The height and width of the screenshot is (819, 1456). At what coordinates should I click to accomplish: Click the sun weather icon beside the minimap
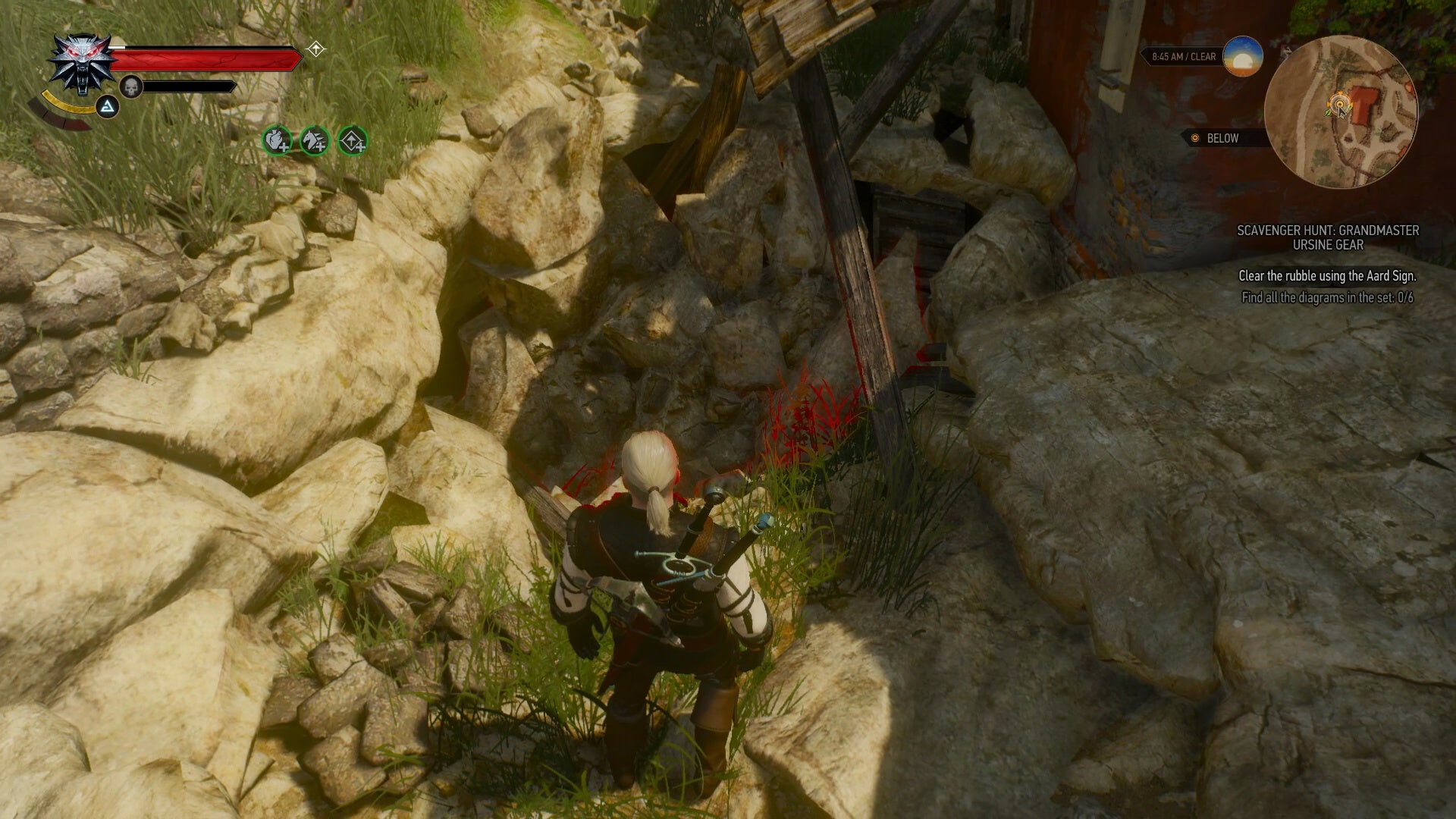point(1244,58)
